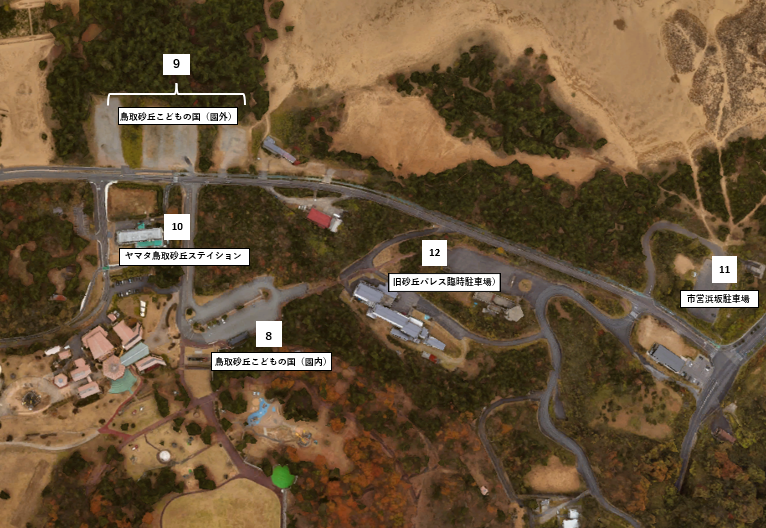
Task: Open the ヤマタ鳥取砂丘ステイション label
Action: coord(182,256)
